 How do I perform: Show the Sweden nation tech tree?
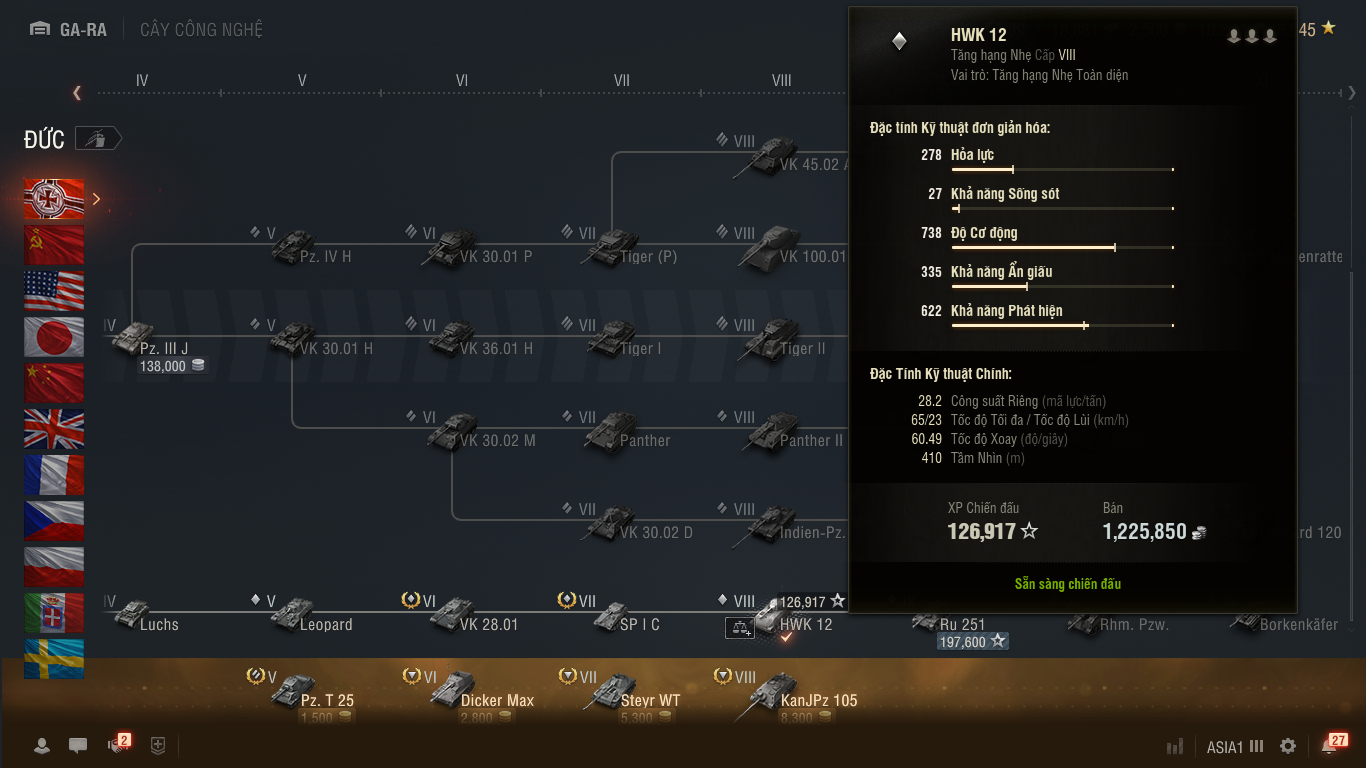pyautogui.click(x=54, y=659)
